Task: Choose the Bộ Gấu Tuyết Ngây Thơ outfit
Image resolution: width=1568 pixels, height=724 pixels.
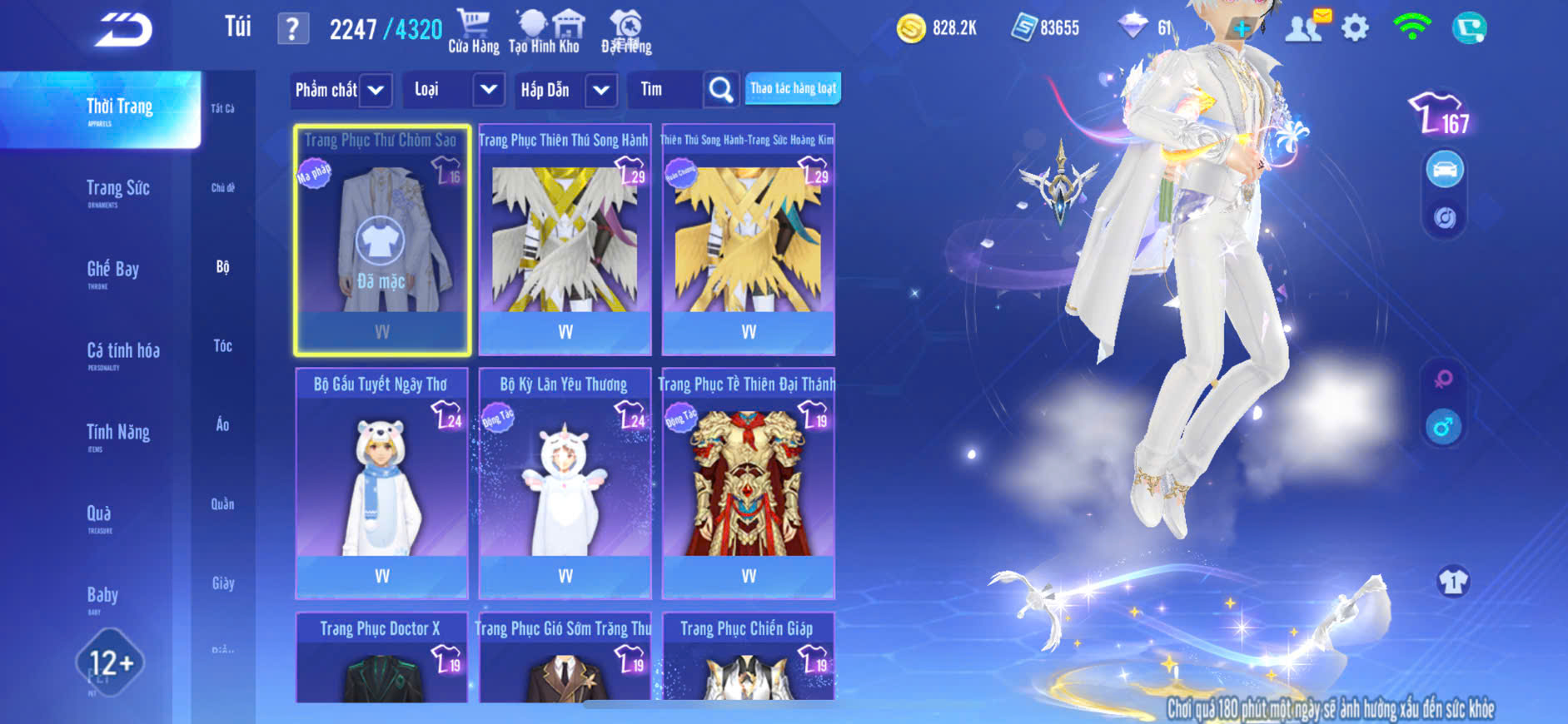Action: (381, 483)
